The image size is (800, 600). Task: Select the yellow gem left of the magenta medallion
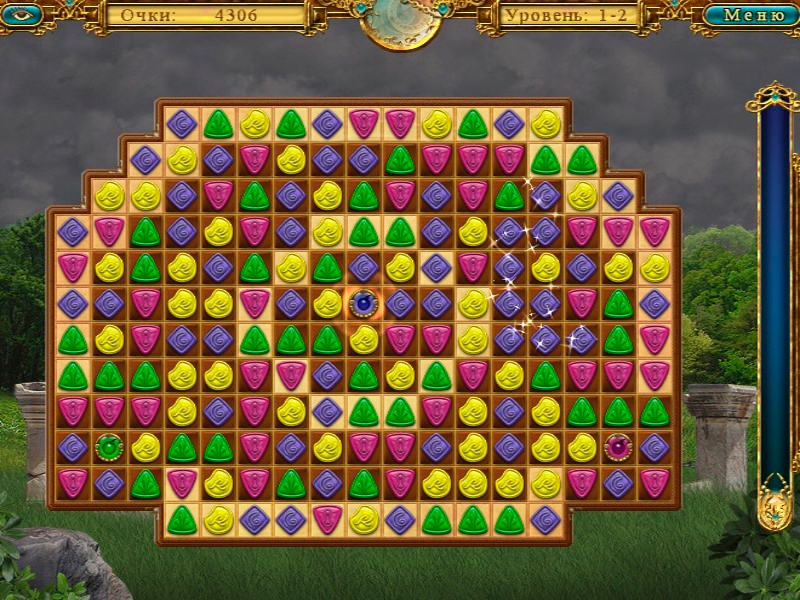point(582,447)
